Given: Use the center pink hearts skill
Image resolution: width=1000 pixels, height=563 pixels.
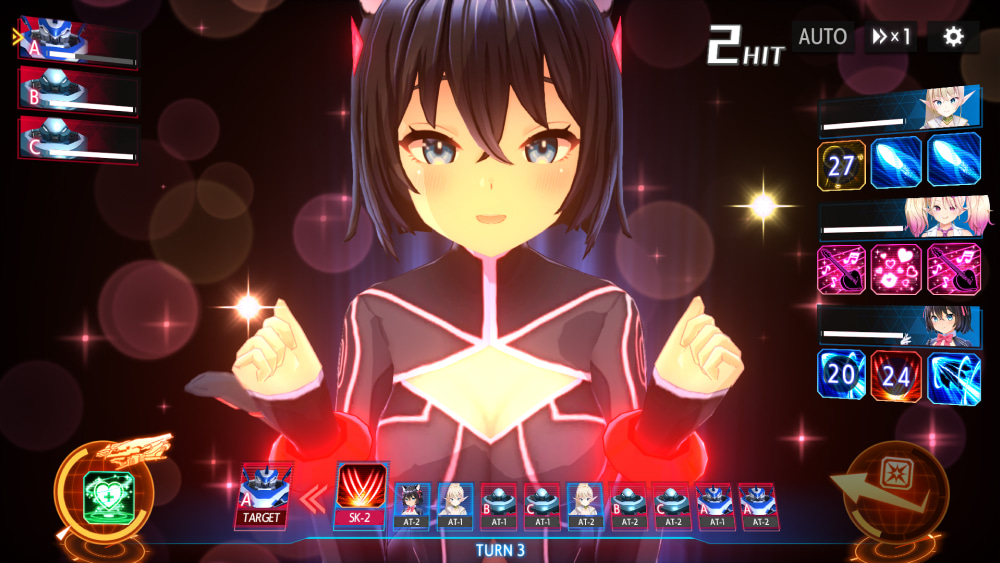Looking at the screenshot, I should point(897,270).
